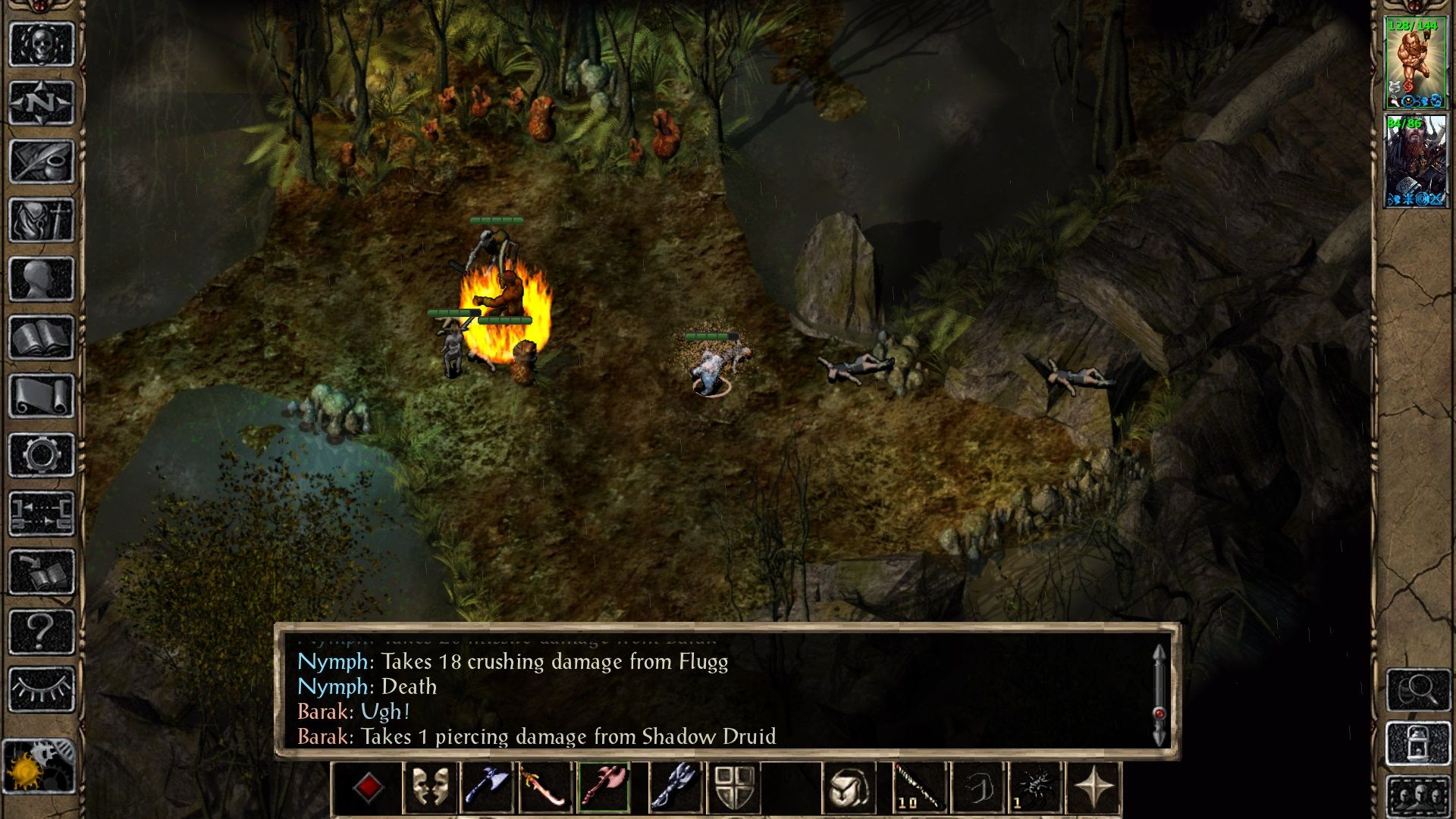Open the inventory screen

click(42, 221)
